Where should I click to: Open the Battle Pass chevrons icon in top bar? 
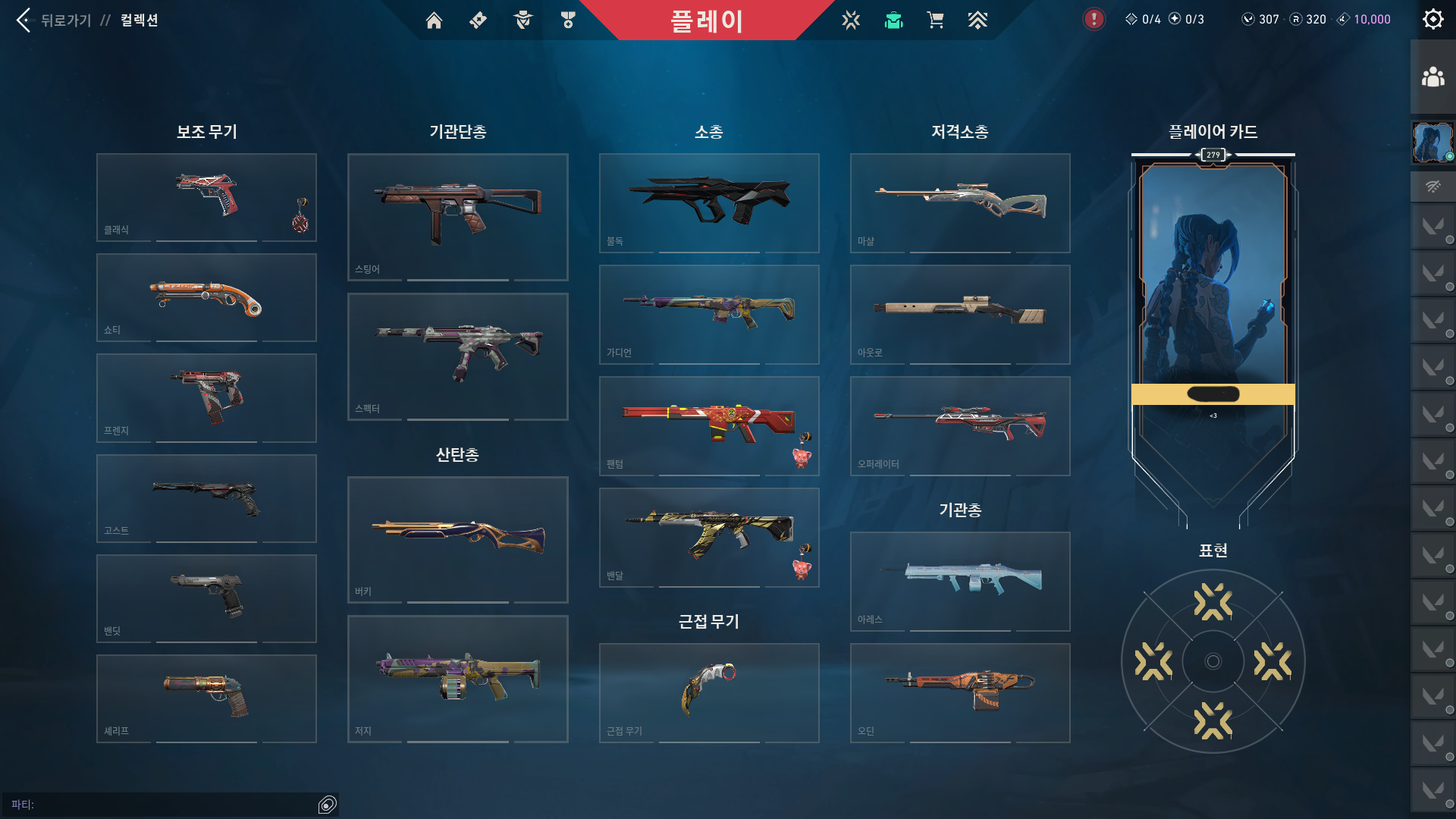point(977,20)
